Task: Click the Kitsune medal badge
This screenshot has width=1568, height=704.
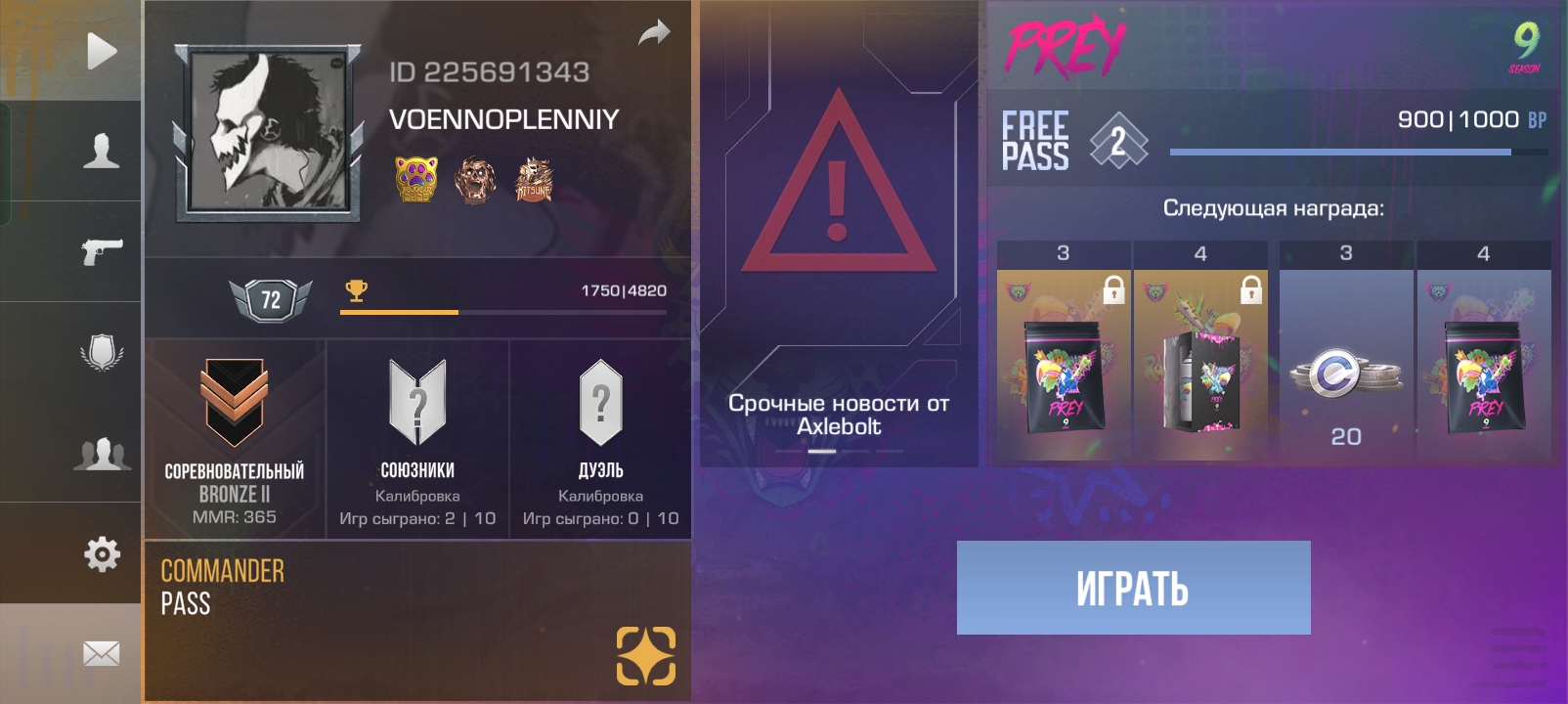Action: 534,180
